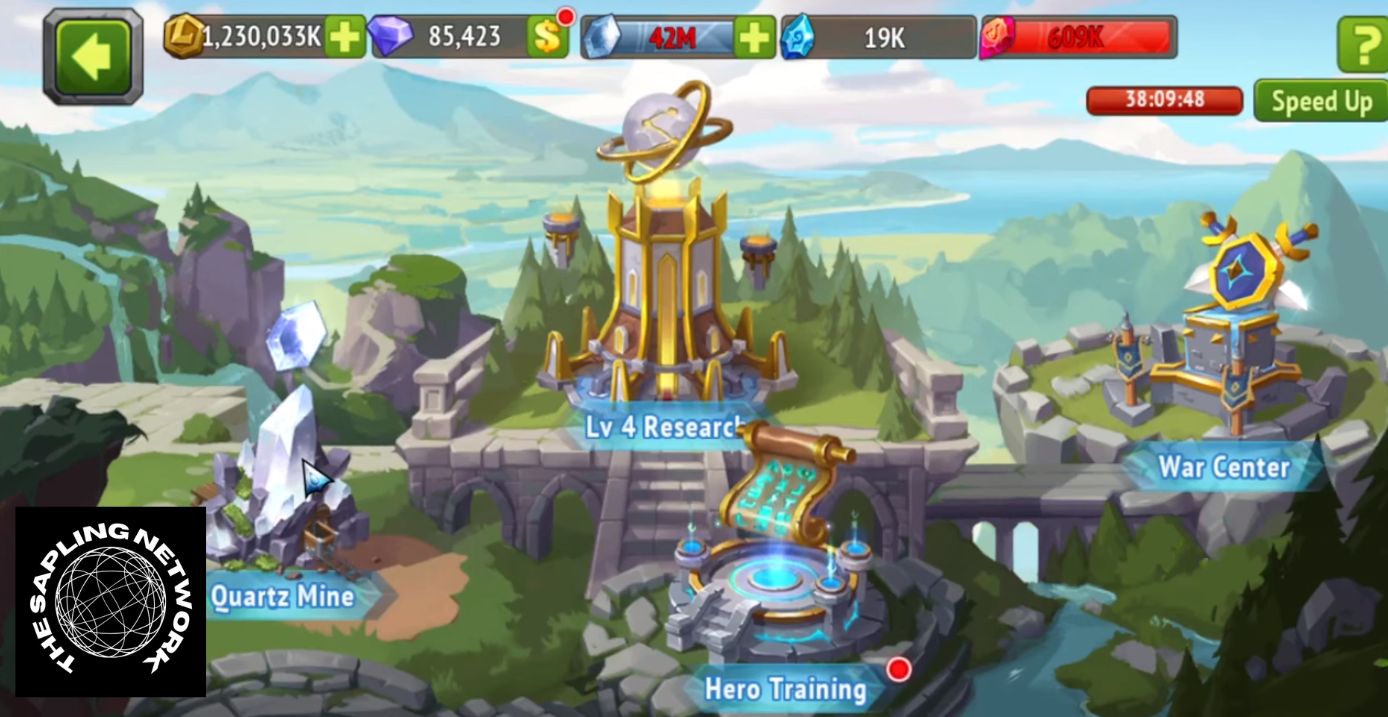Go back with the green arrow button
Viewport: 1388px width, 717px height.
click(93, 55)
